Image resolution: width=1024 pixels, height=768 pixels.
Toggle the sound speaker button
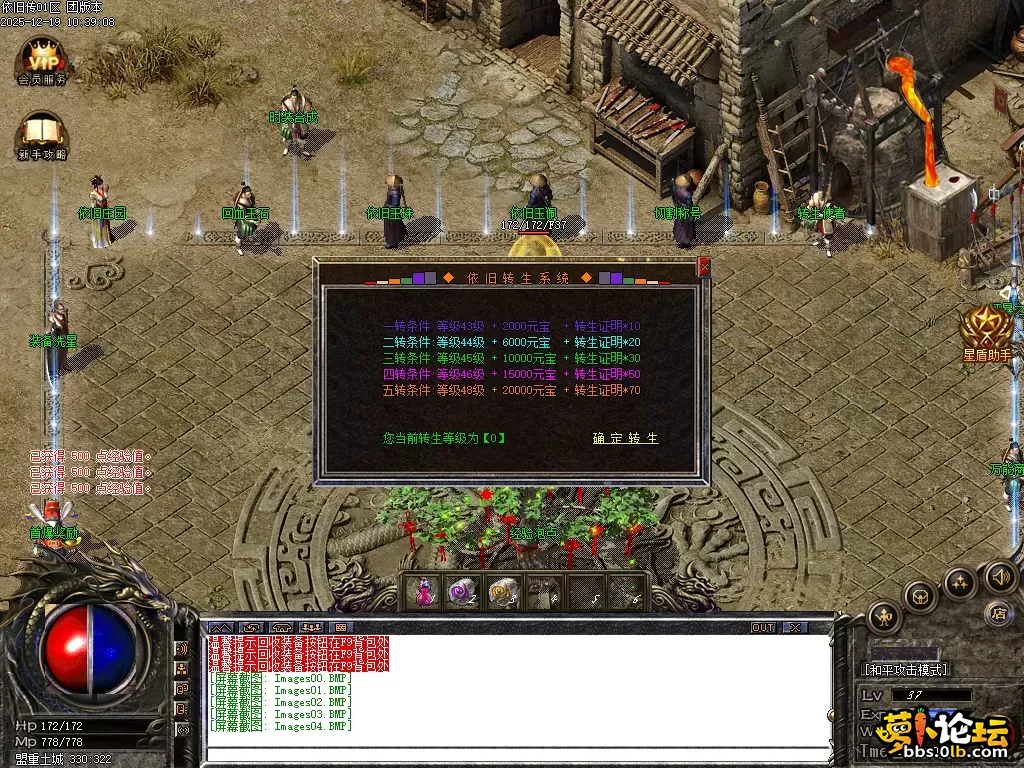pos(1001,576)
